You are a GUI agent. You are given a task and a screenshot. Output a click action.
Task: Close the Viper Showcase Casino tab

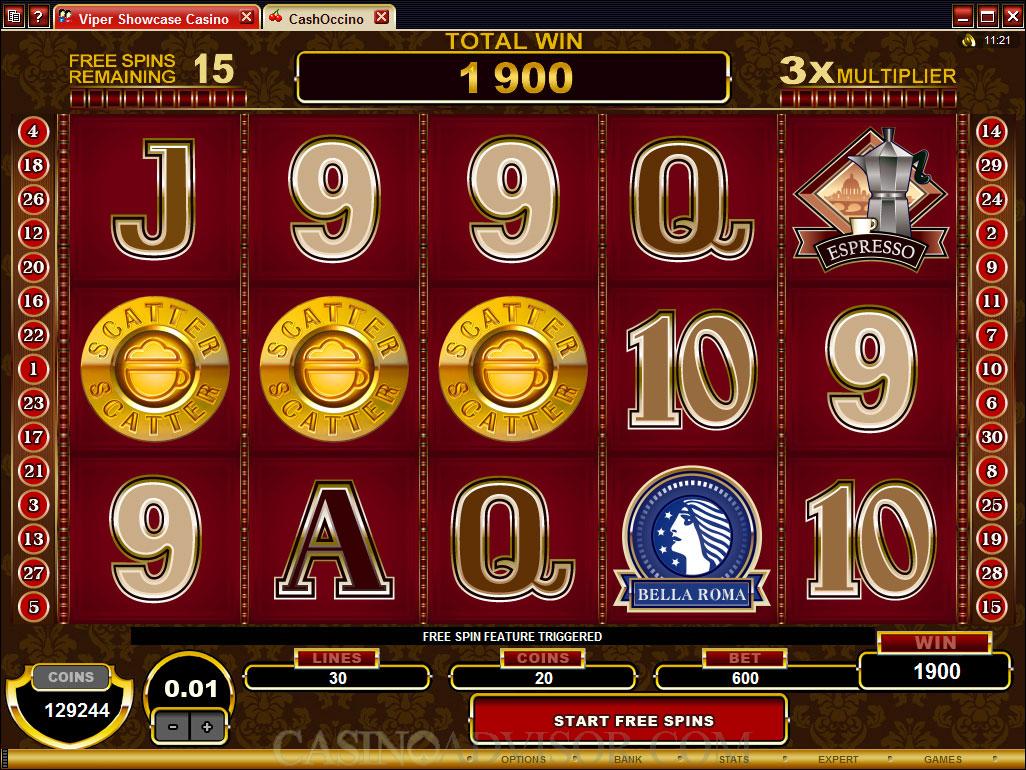(x=246, y=18)
